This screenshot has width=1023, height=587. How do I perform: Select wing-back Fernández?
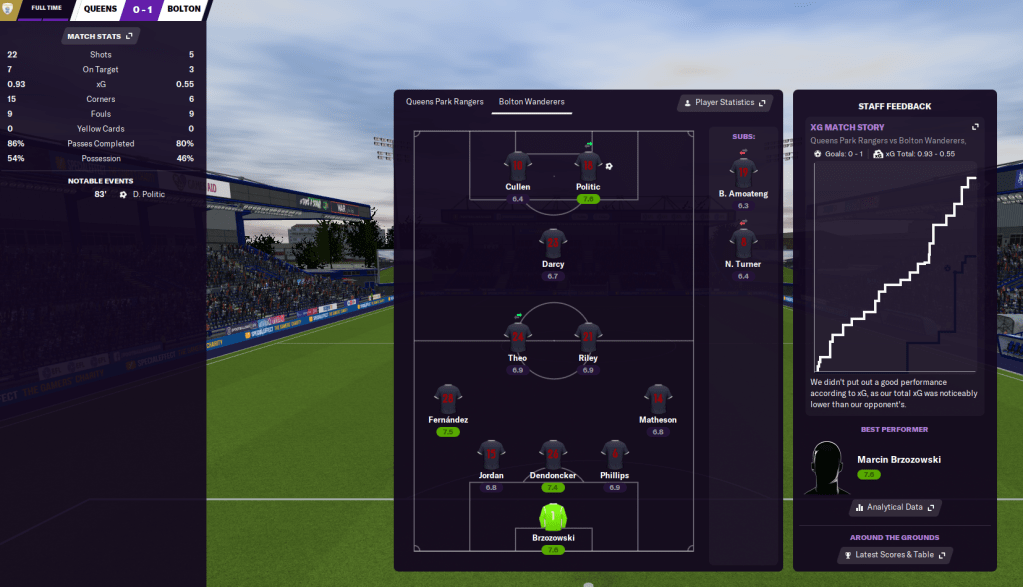[x=448, y=399]
